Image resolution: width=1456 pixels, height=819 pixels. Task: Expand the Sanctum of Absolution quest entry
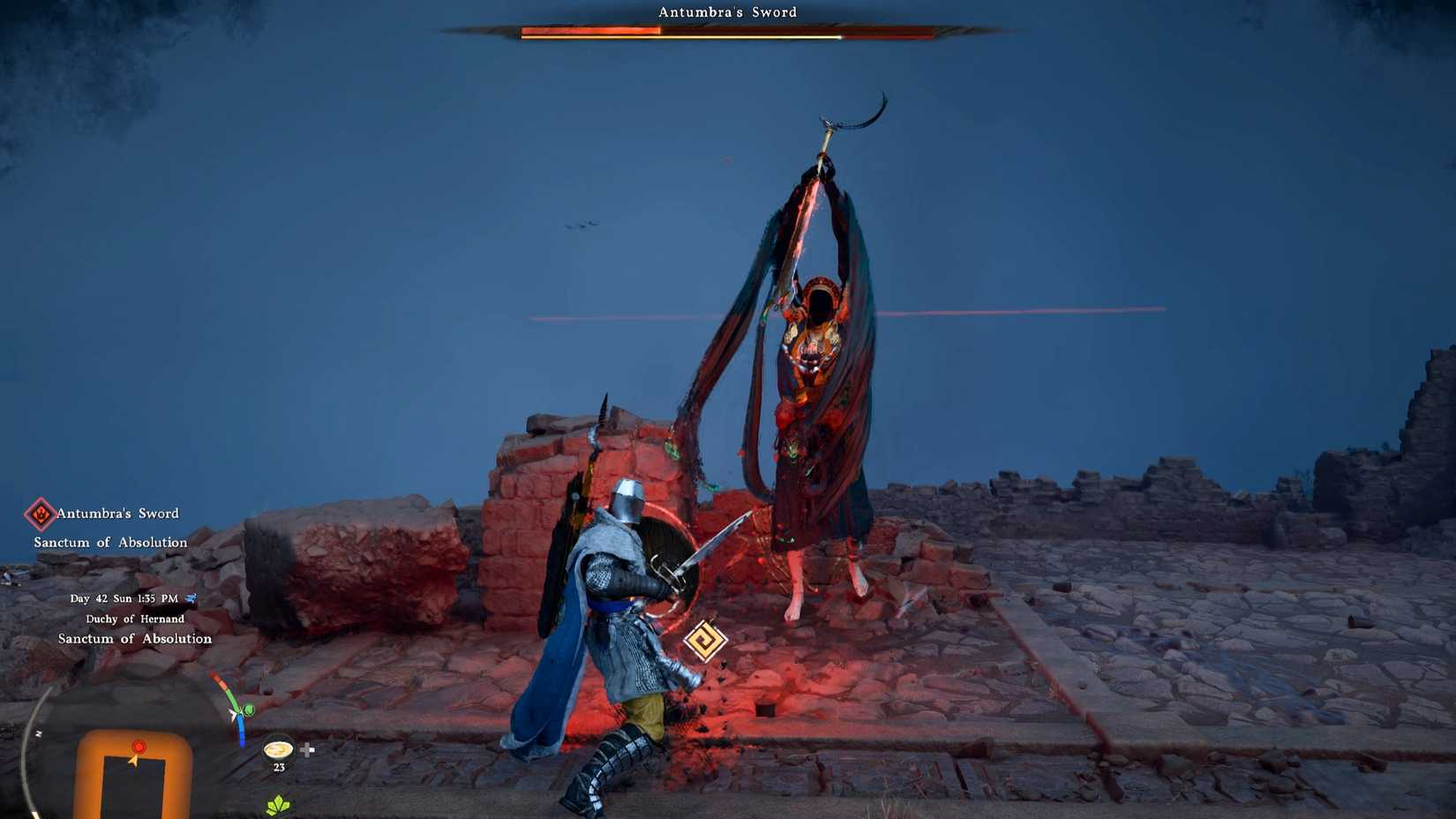(x=110, y=542)
